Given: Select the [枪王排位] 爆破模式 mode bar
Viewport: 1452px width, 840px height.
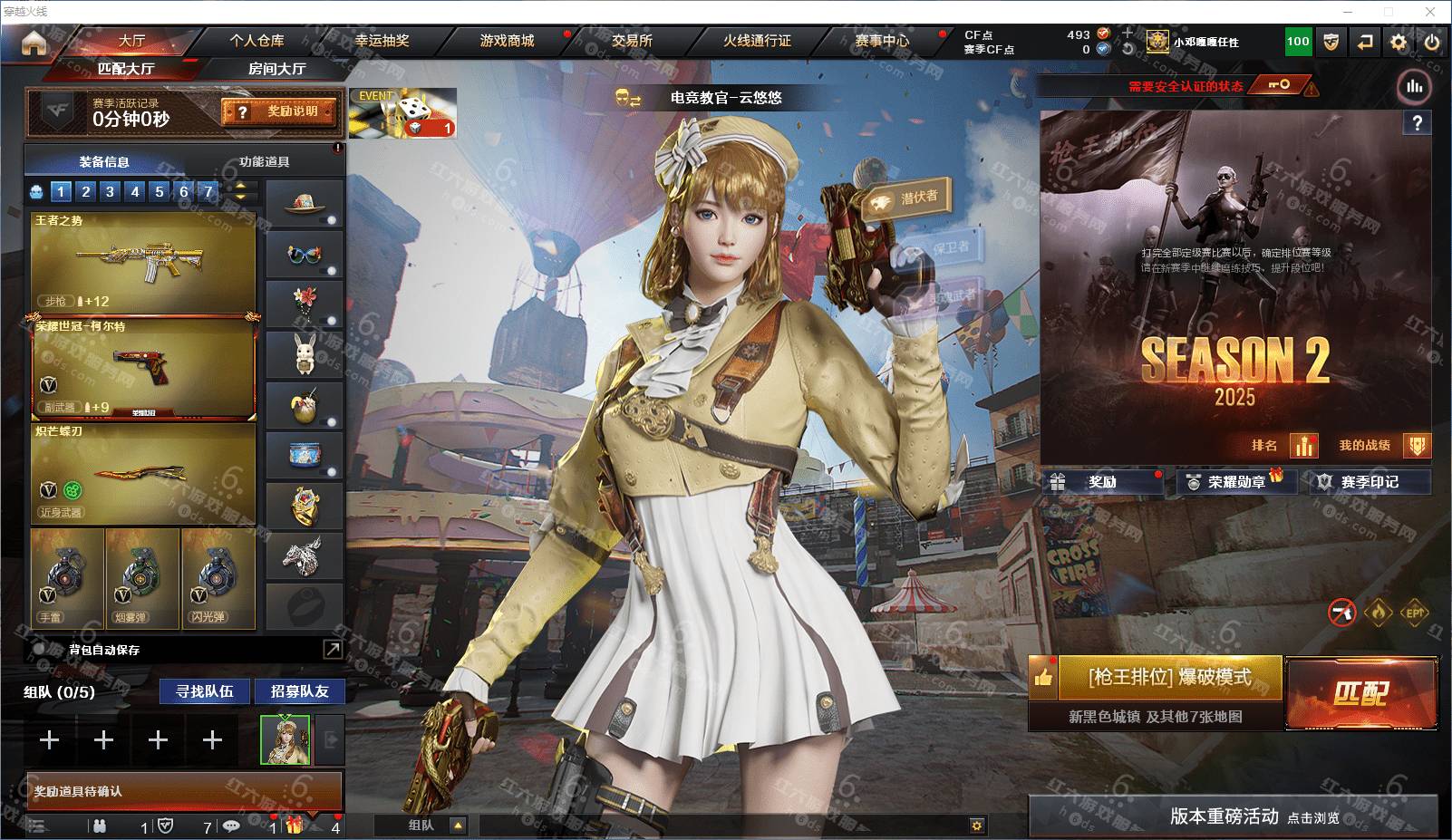Looking at the screenshot, I should 1169,678.
